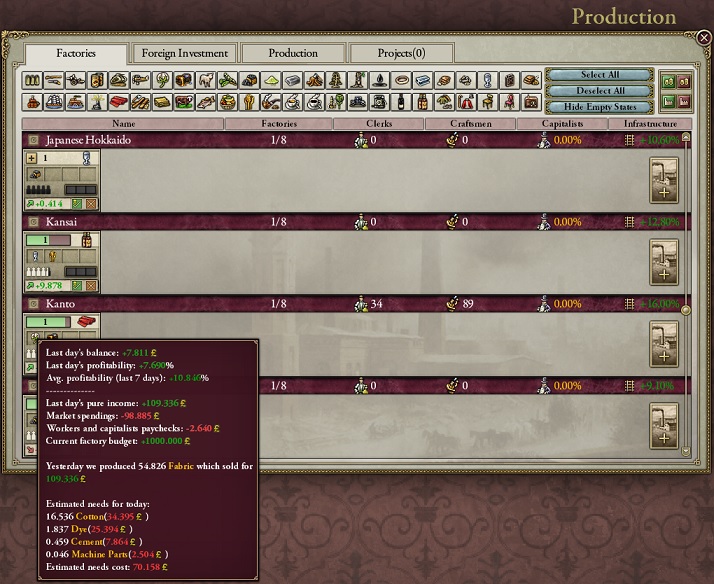Select the Factories tab

[x=76, y=53]
